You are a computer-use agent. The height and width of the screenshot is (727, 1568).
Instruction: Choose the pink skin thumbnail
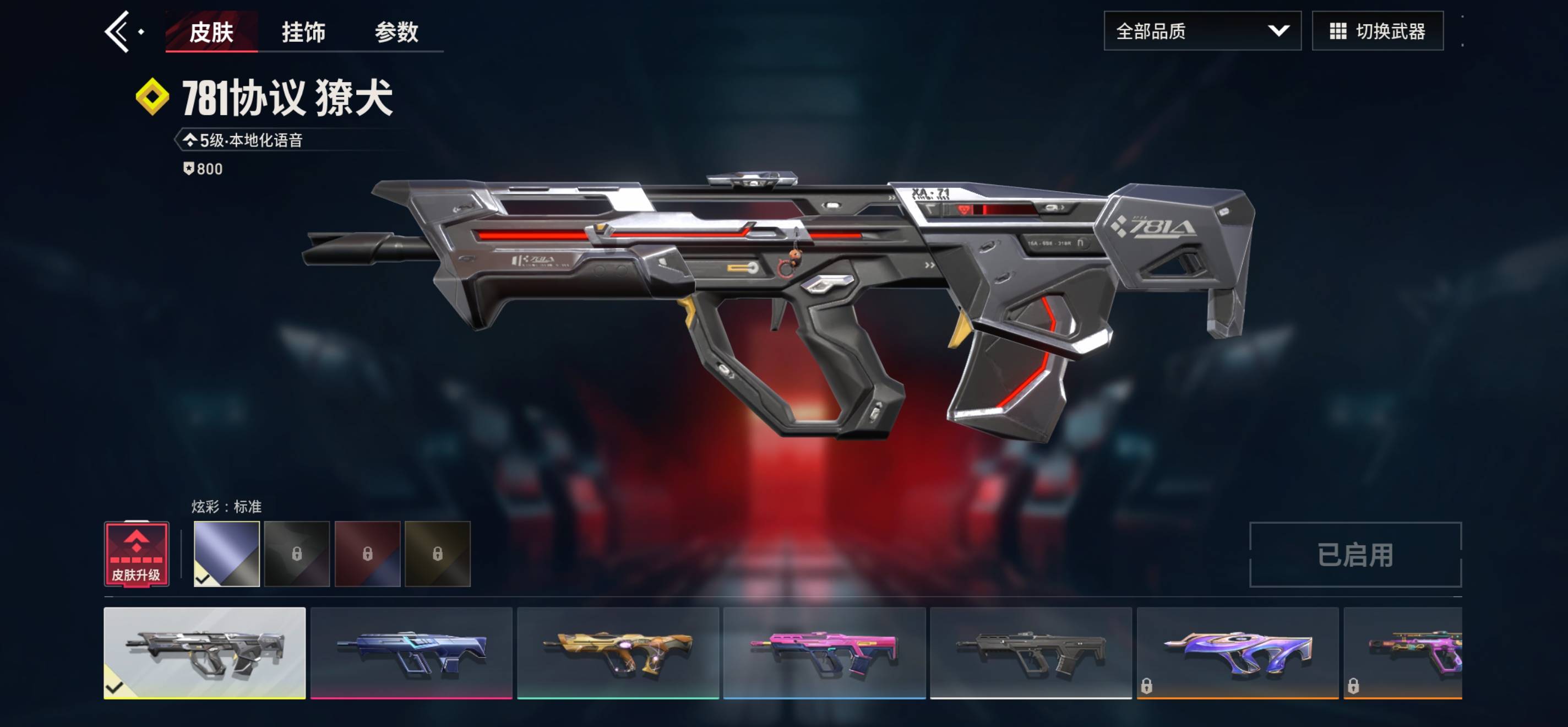[x=824, y=653]
